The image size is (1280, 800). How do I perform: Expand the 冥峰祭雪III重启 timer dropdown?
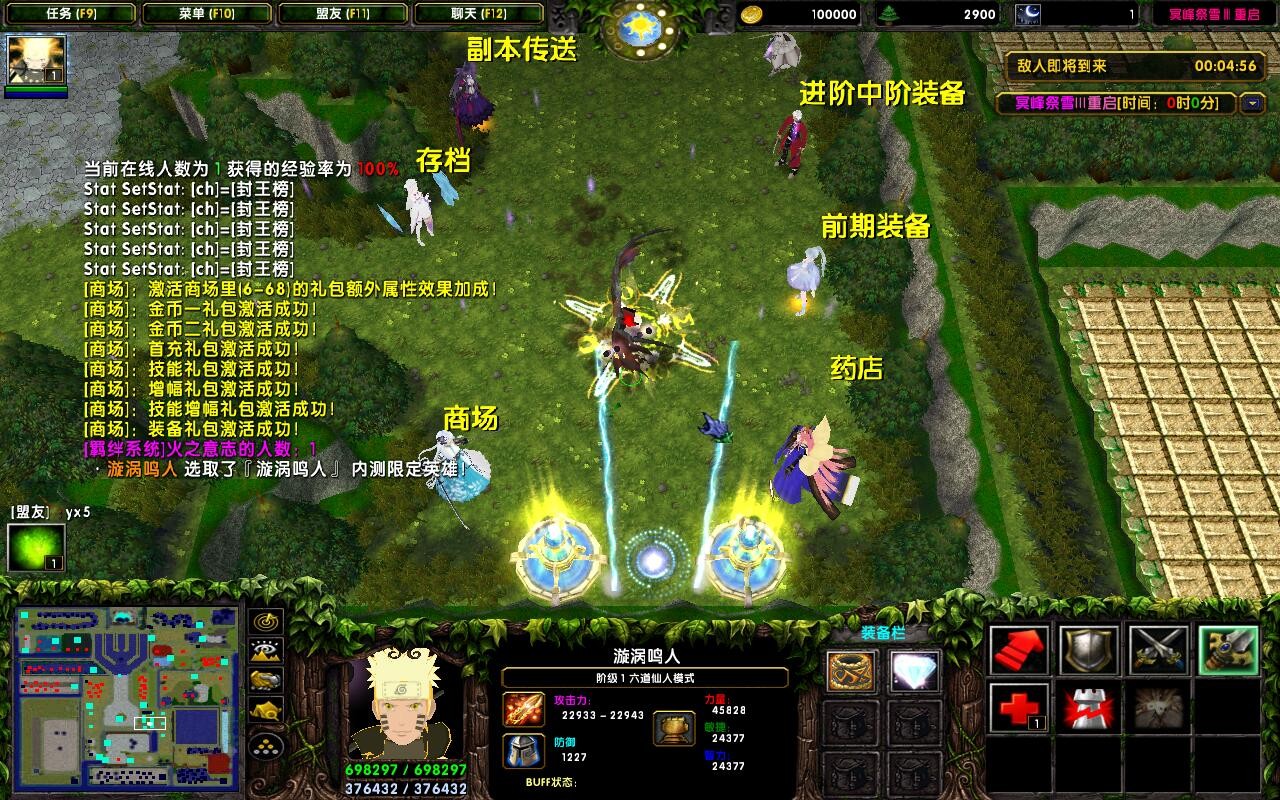coord(1252,101)
